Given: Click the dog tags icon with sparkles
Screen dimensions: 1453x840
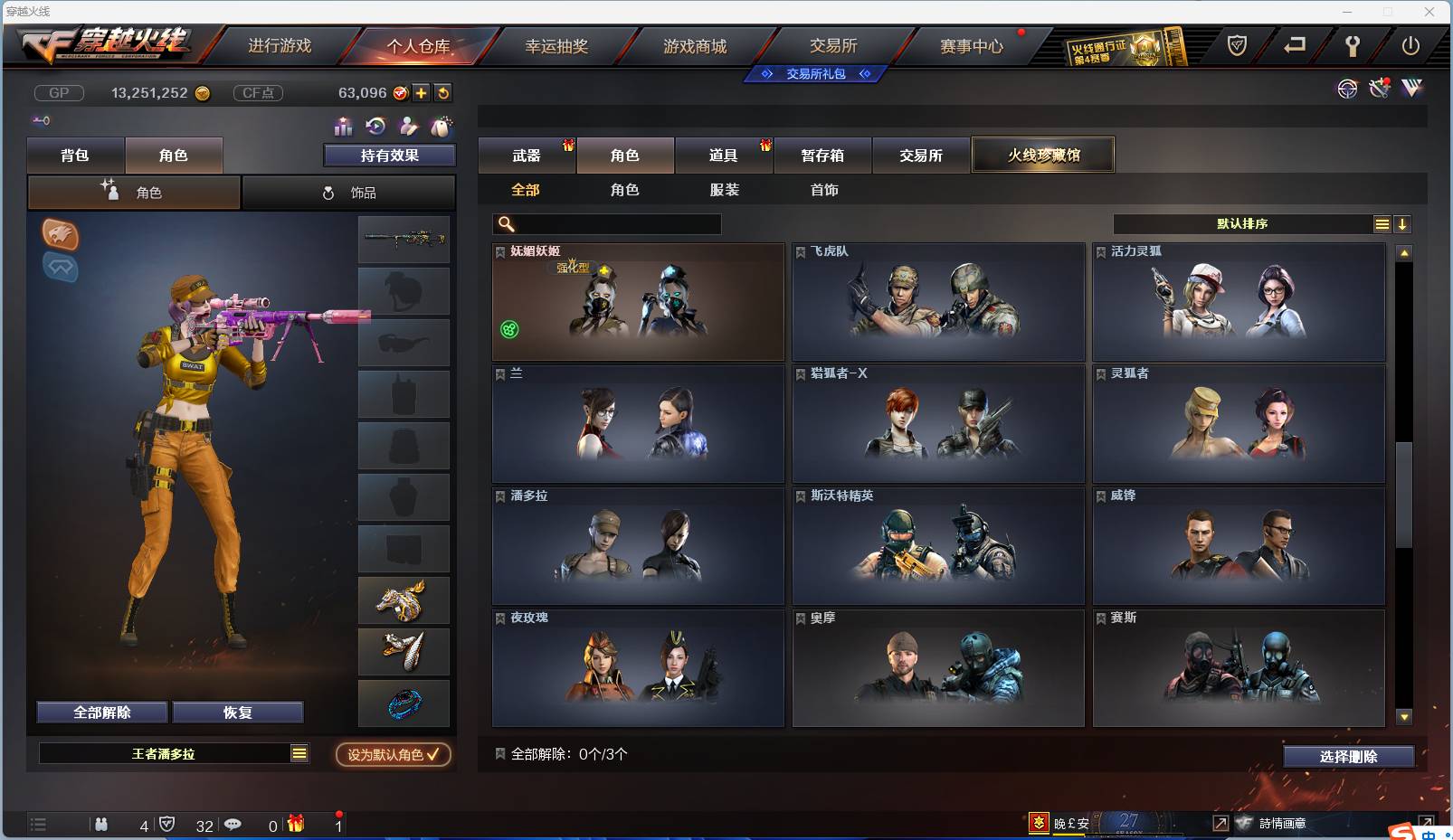Looking at the screenshot, I should click(x=442, y=127).
